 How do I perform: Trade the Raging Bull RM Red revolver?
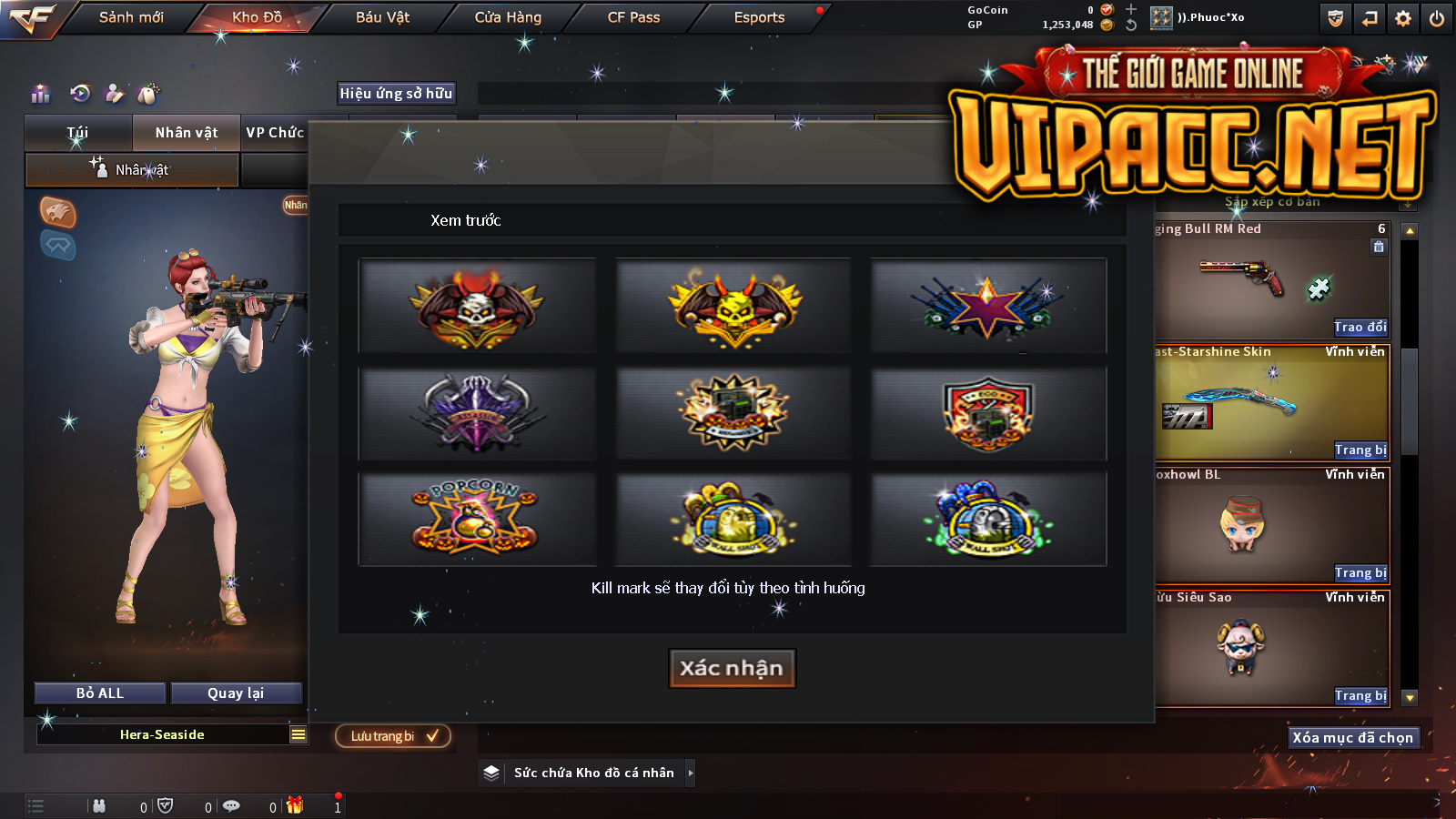(x=1360, y=328)
